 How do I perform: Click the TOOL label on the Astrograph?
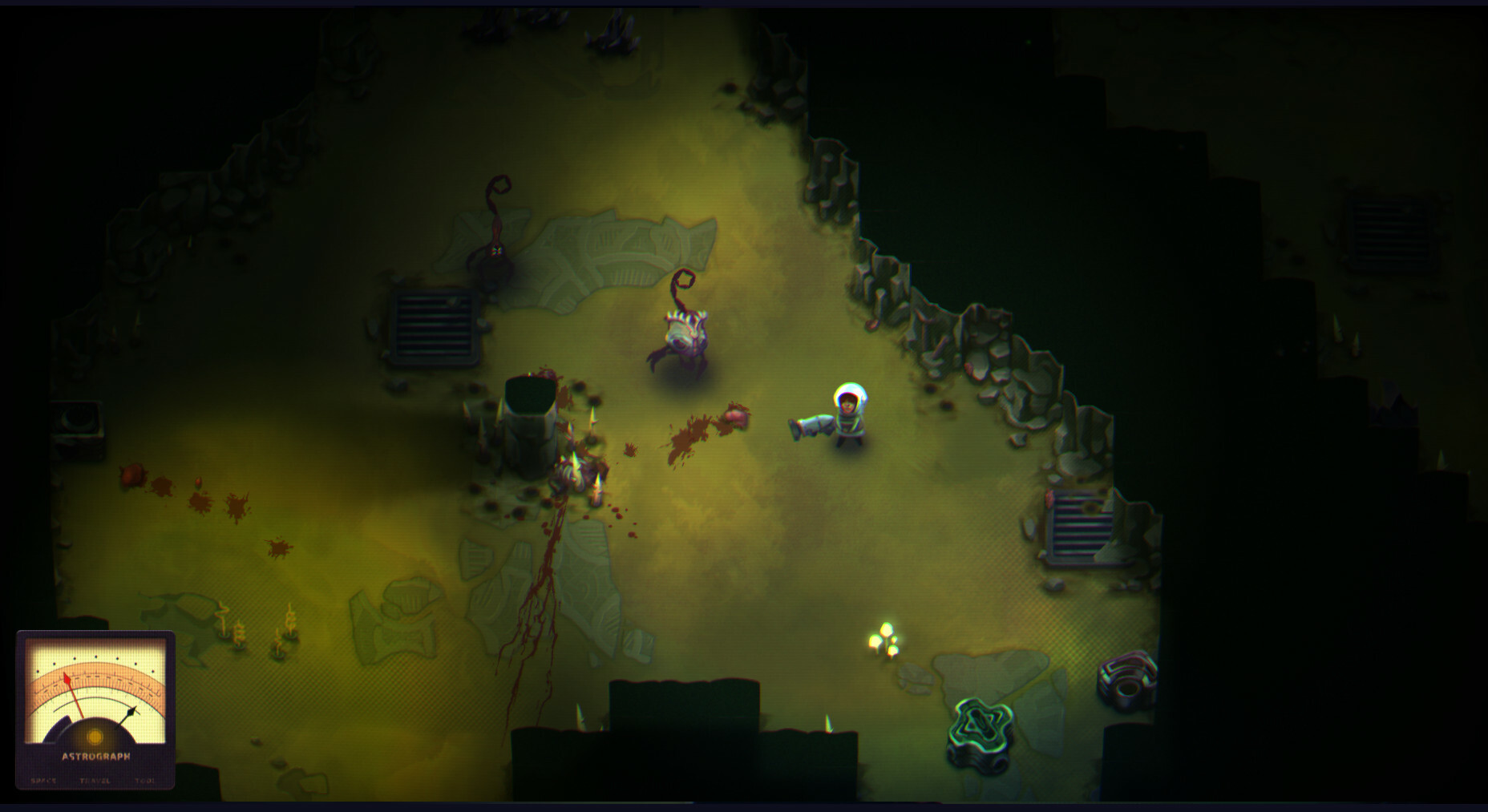pyautogui.click(x=144, y=780)
